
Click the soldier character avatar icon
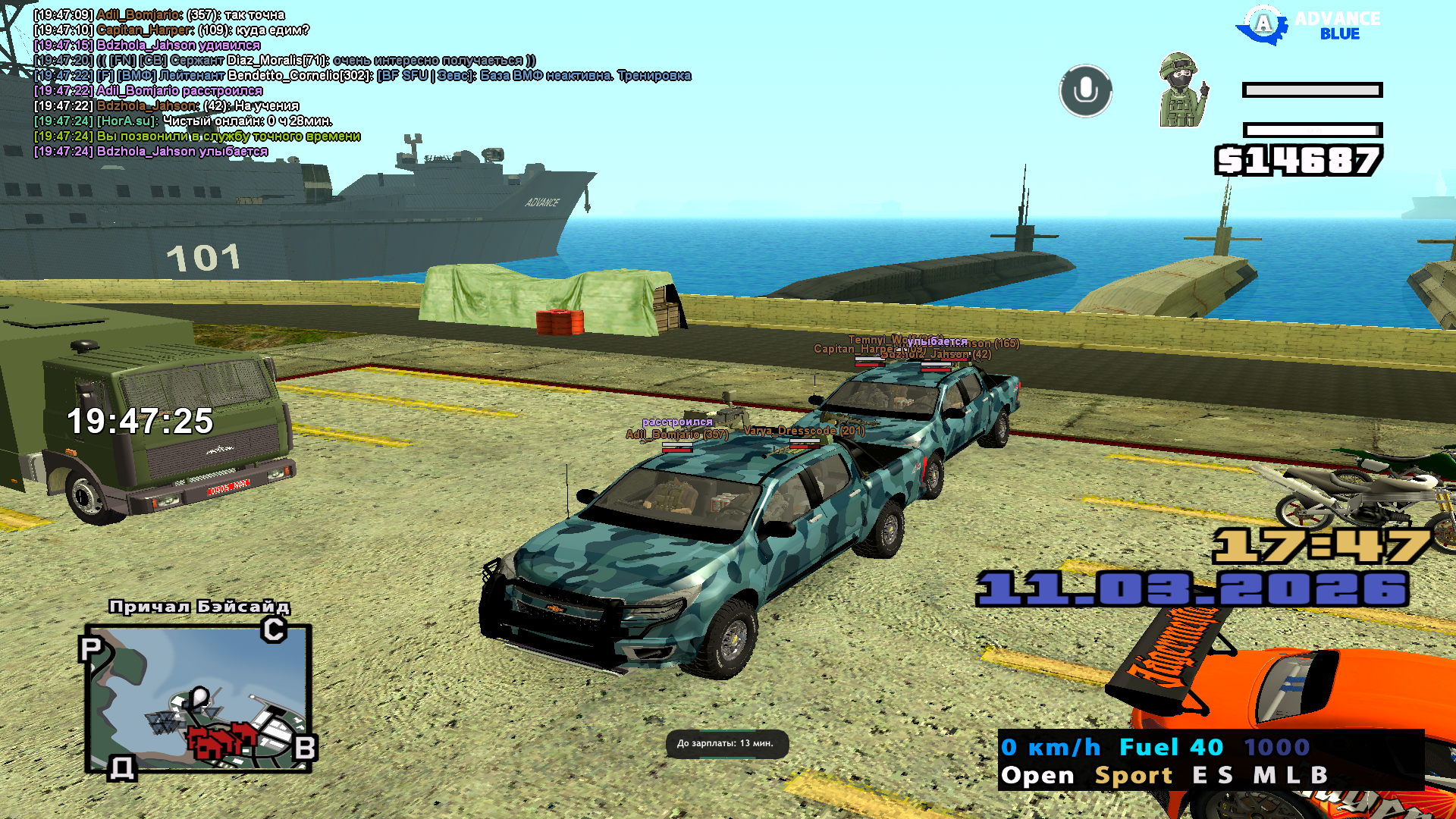tap(1181, 89)
